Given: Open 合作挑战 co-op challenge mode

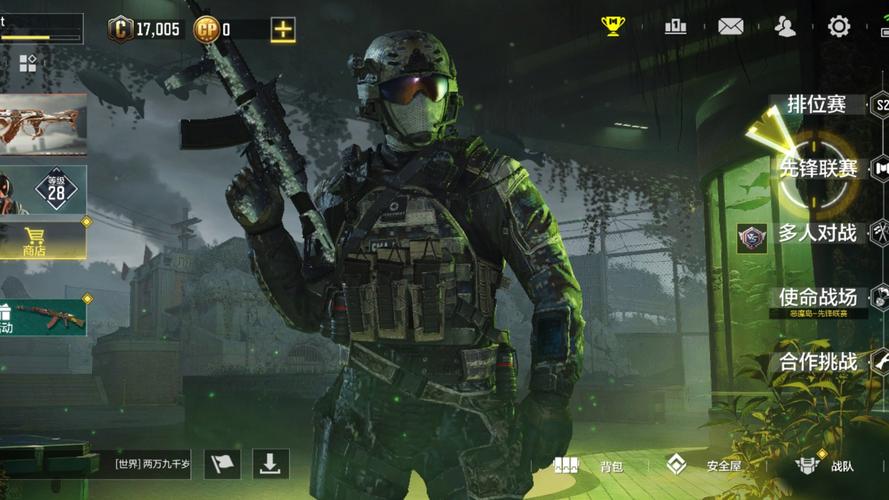Looking at the screenshot, I should tap(818, 361).
